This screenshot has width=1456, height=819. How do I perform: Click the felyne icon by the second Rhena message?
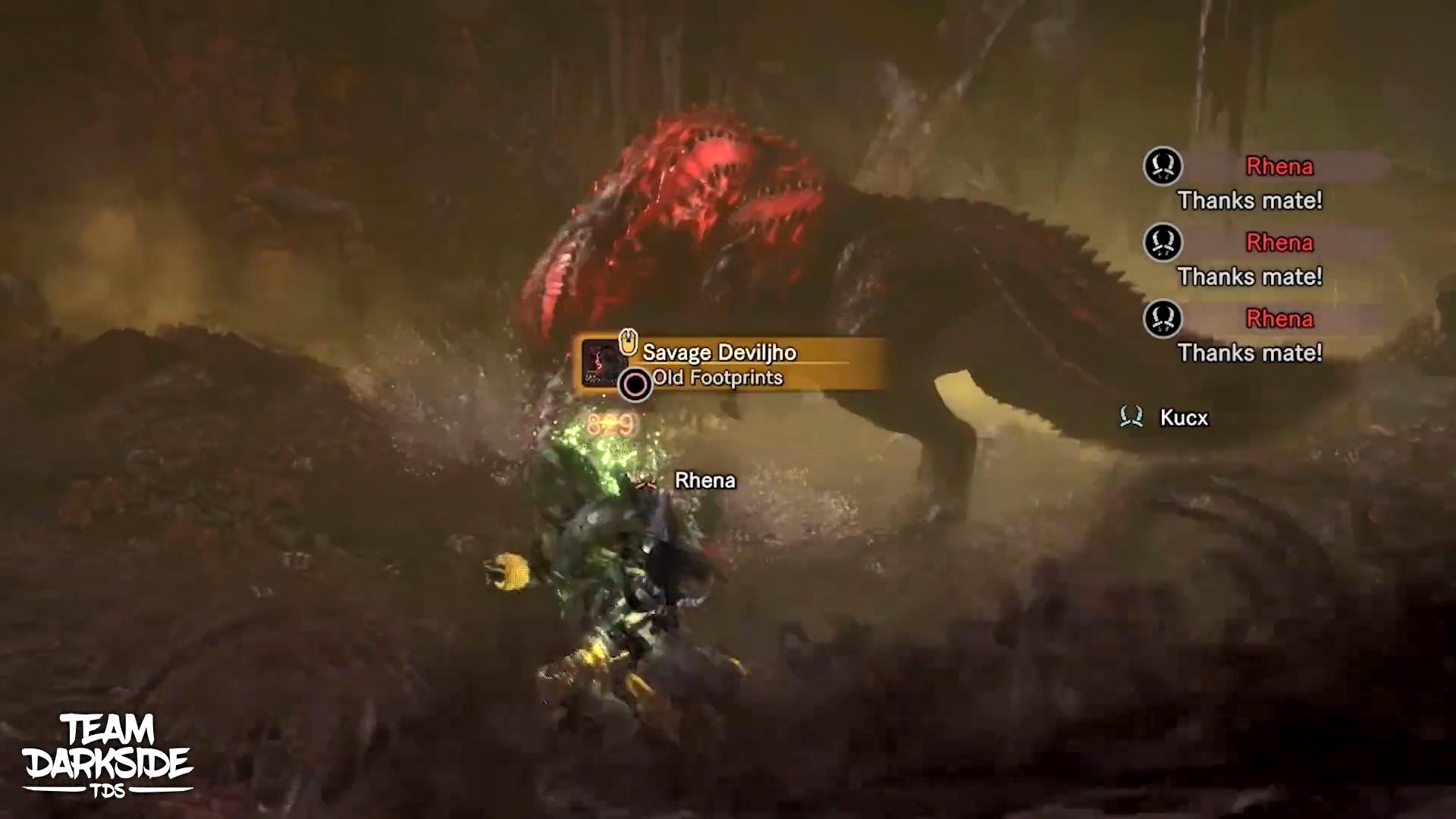click(x=1163, y=243)
